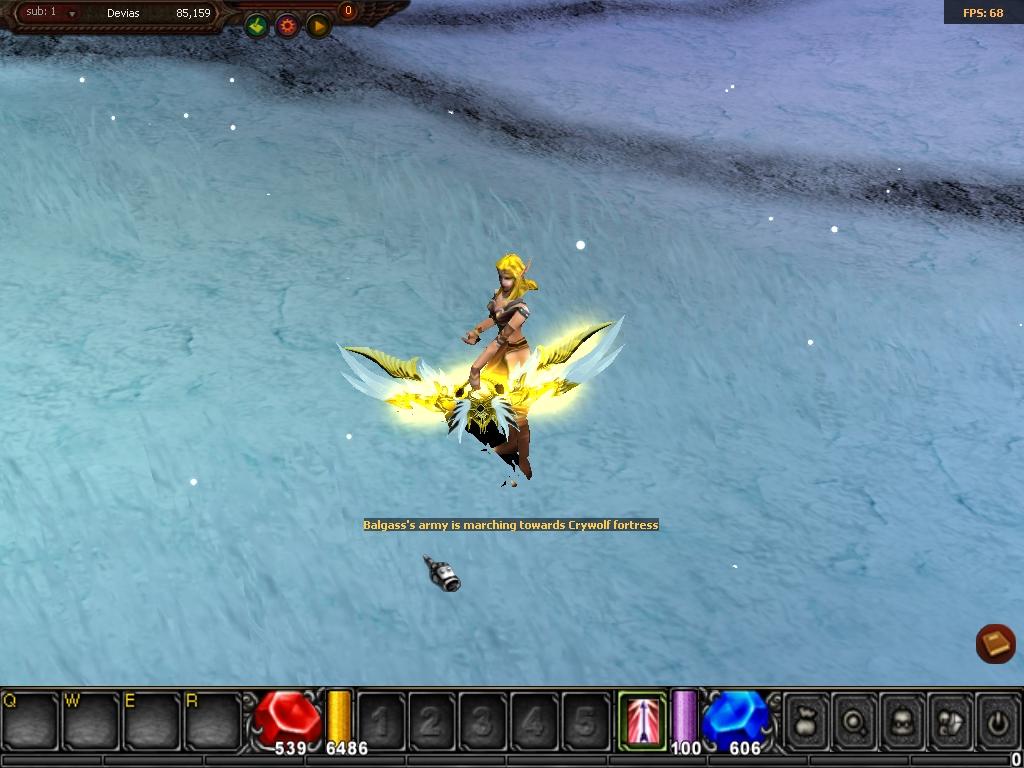Click the power button icon

pos(998,719)
